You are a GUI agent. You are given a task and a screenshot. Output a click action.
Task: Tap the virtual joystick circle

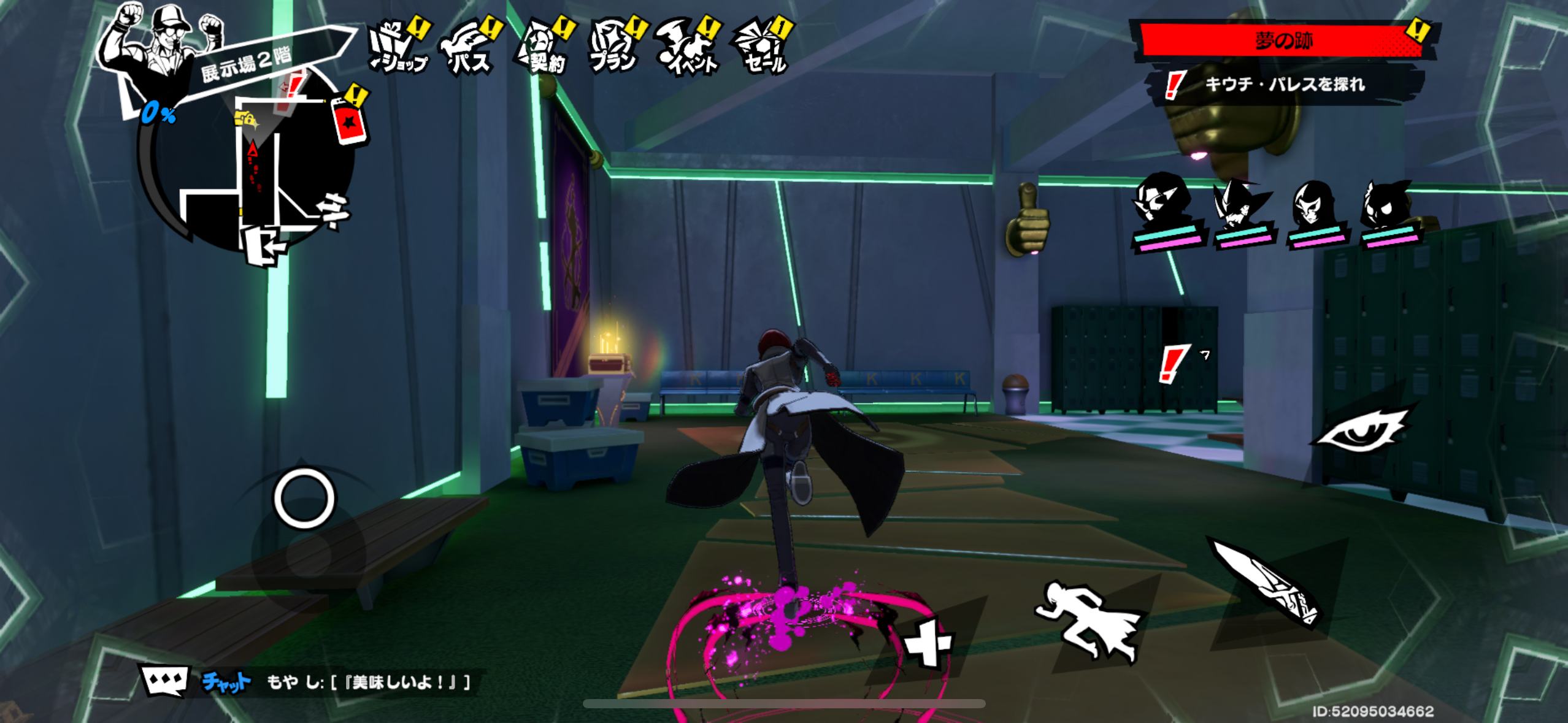click(x=304, y=498)
